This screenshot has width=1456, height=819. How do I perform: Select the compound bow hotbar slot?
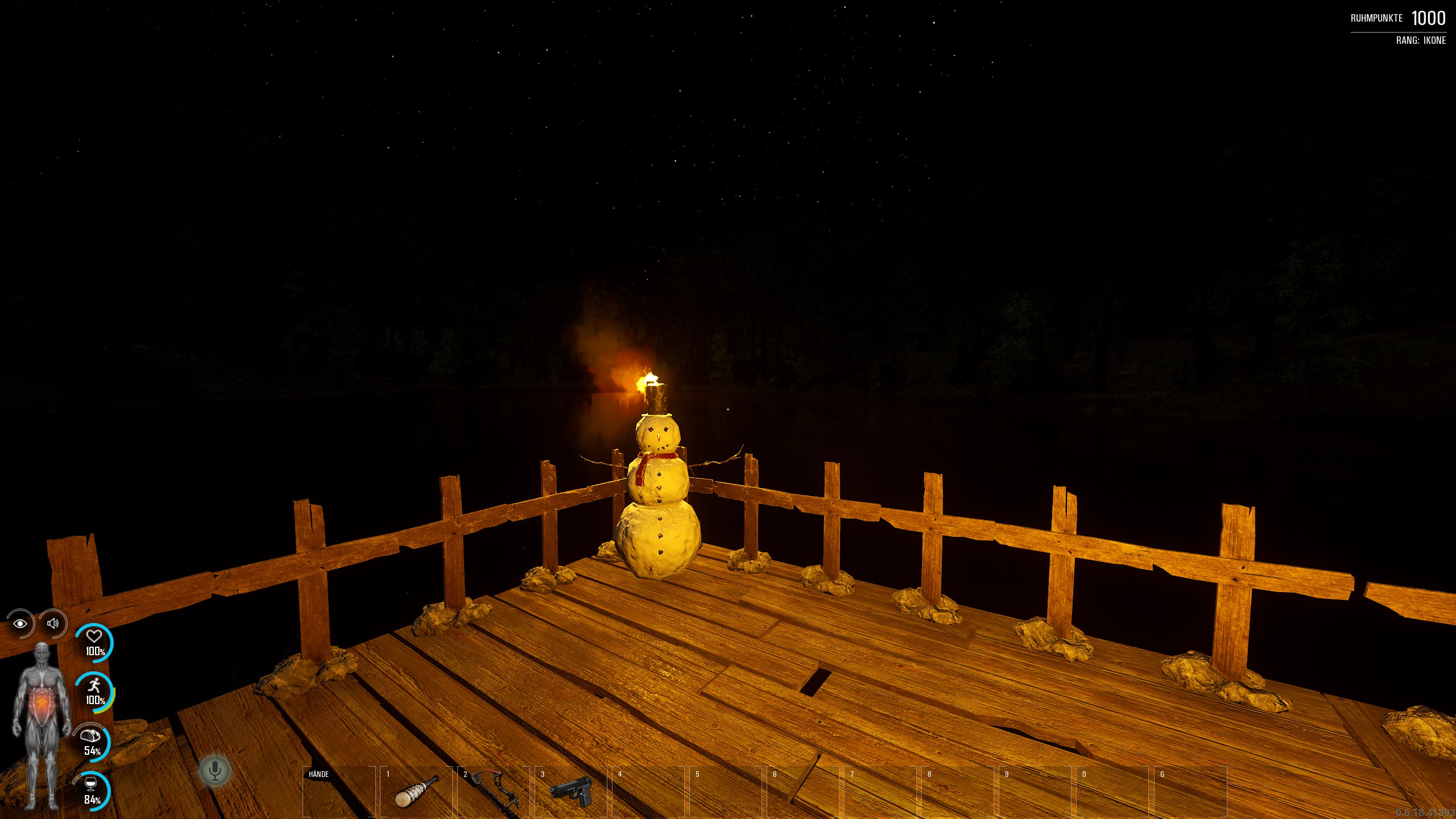(494, 792)
